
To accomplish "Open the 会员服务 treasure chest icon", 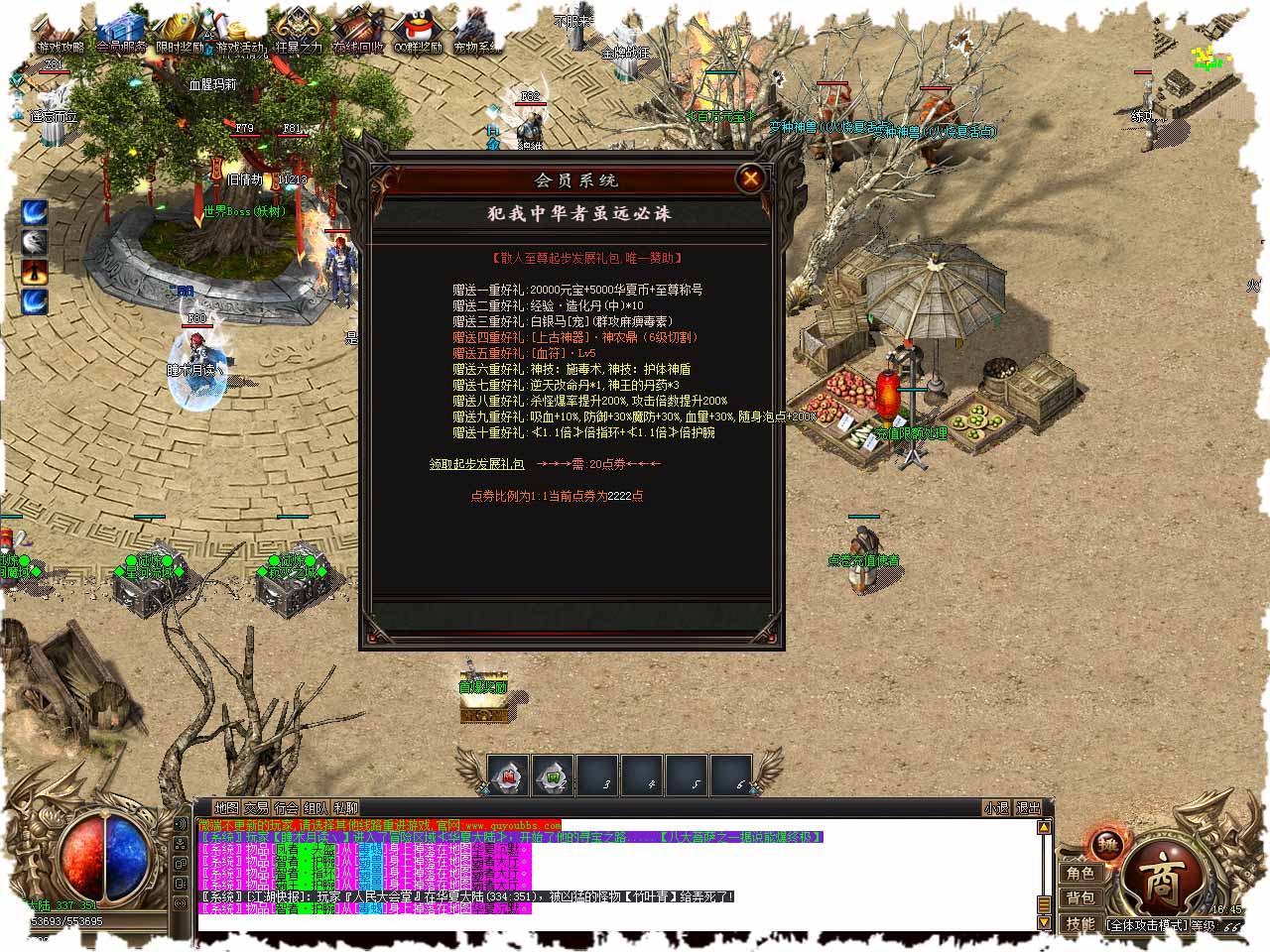I will point(121,32).
